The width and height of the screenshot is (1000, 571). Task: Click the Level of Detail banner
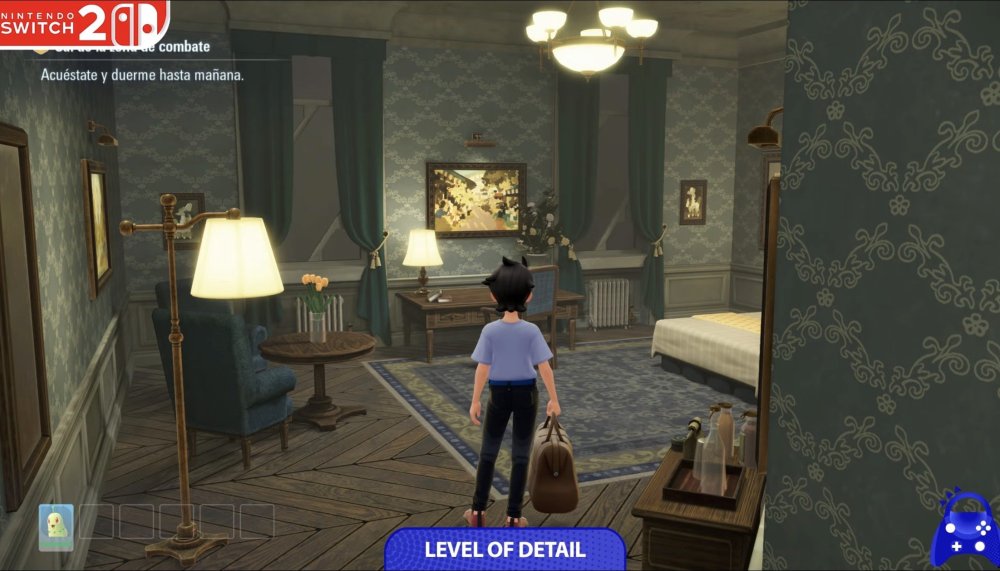click(505, 549)
